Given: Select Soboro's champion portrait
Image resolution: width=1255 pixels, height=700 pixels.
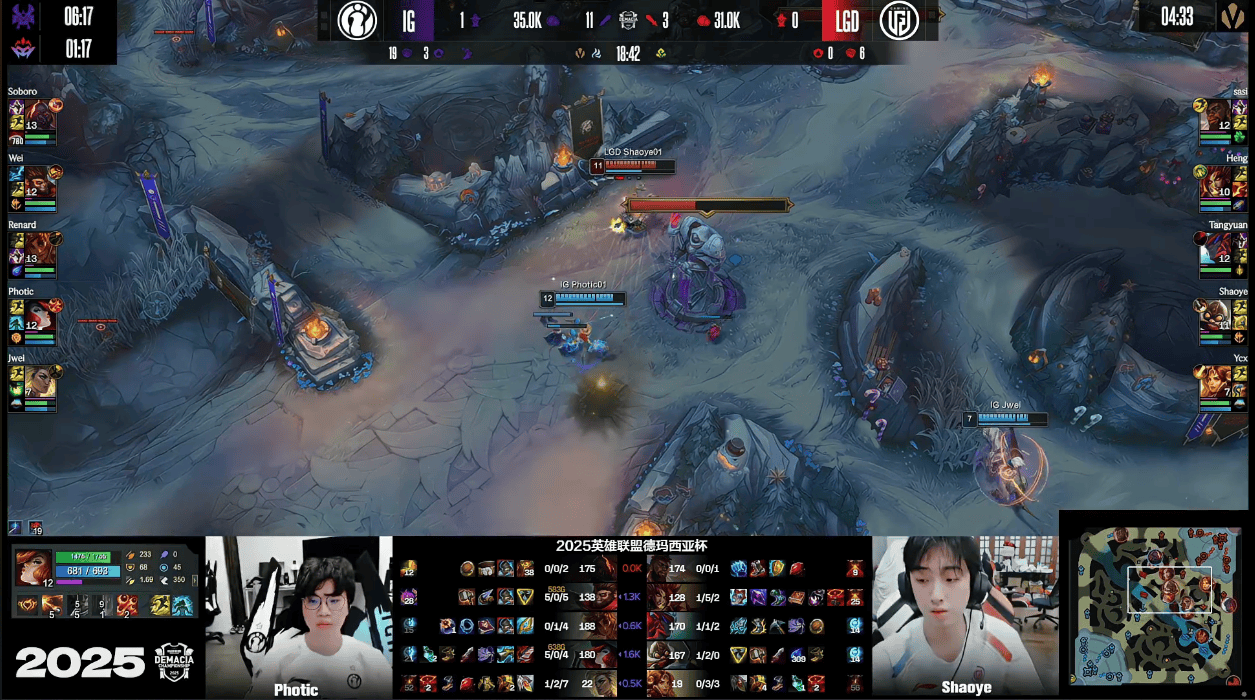Looking at the screenshot, I should coord(39,114).
